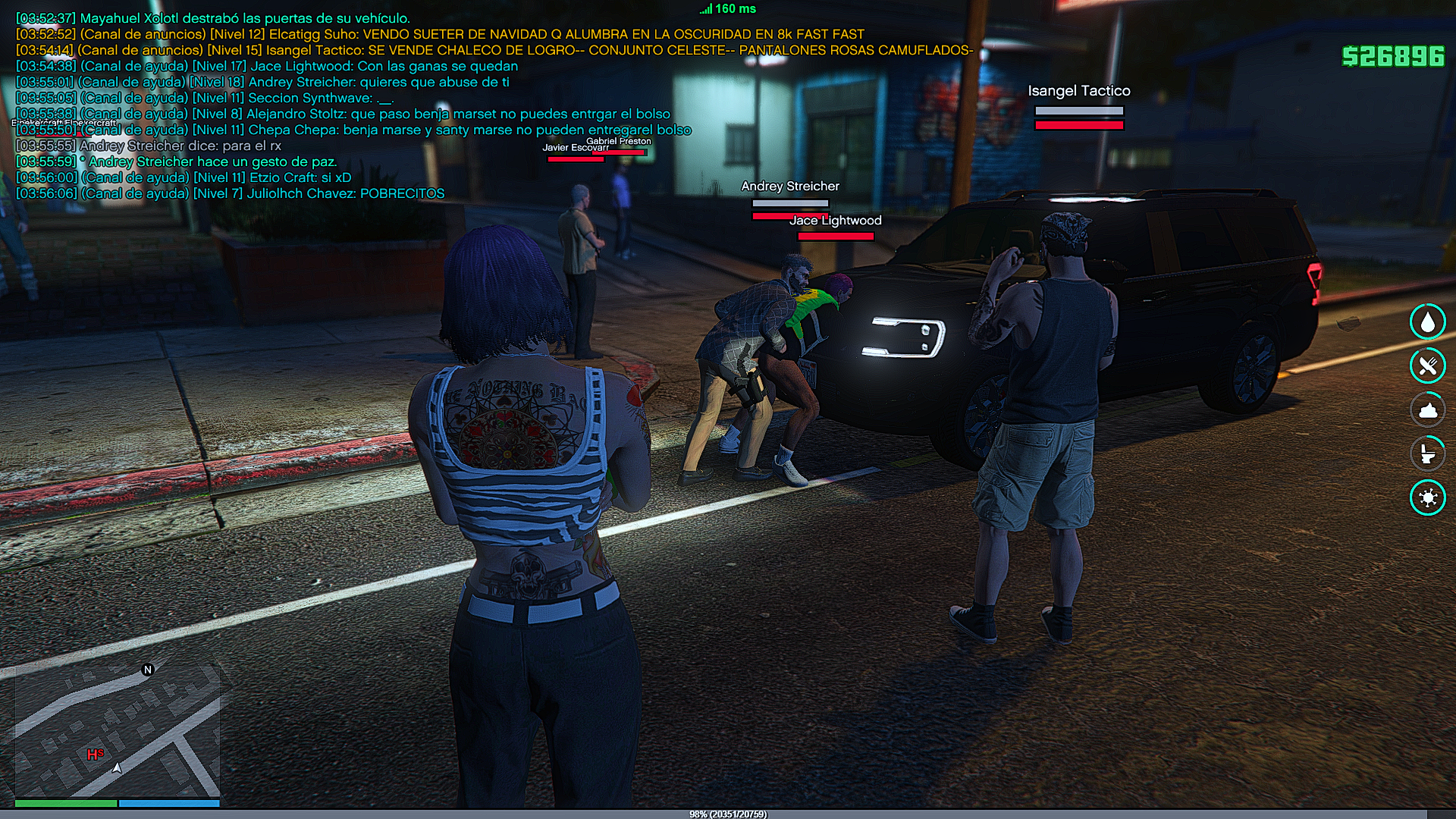The image size is (1456, 819).
Task: Select Isangel Tactico's announcement chat line
Action: [493, 50]
